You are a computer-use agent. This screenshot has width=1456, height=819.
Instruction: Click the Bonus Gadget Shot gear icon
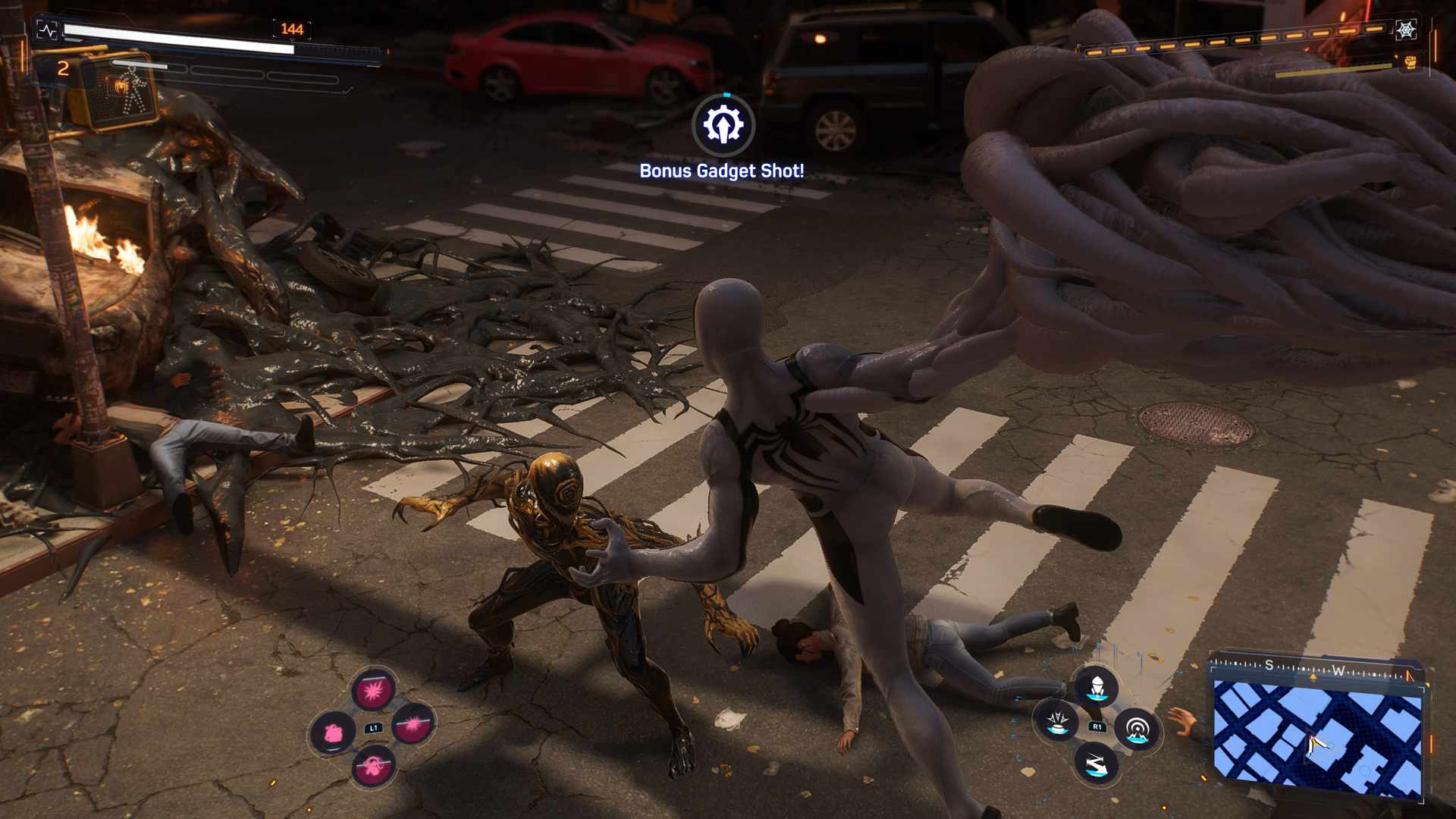point(723,124)
